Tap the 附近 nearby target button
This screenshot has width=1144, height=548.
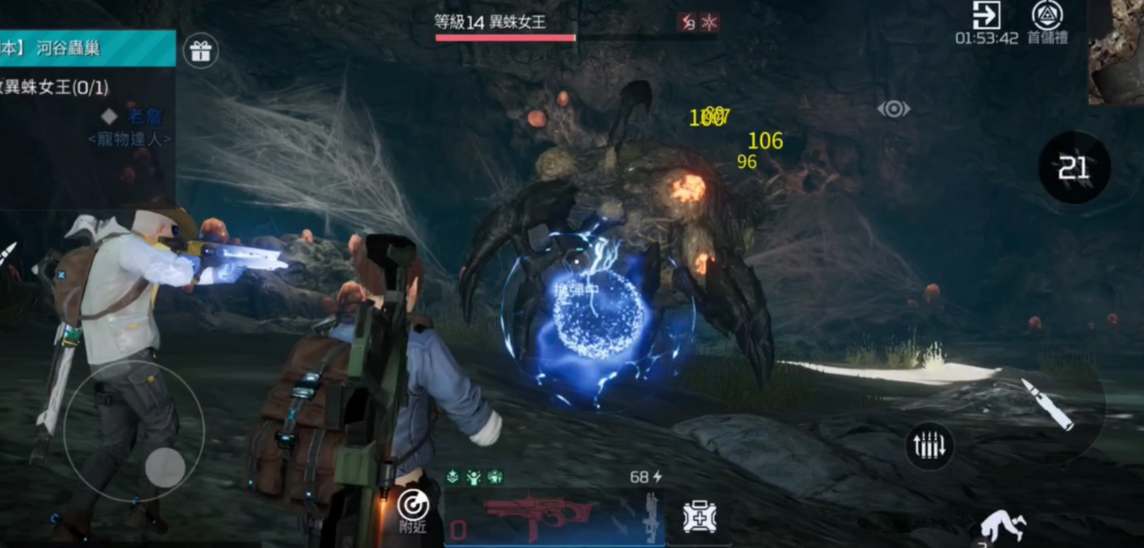point(413,510)
